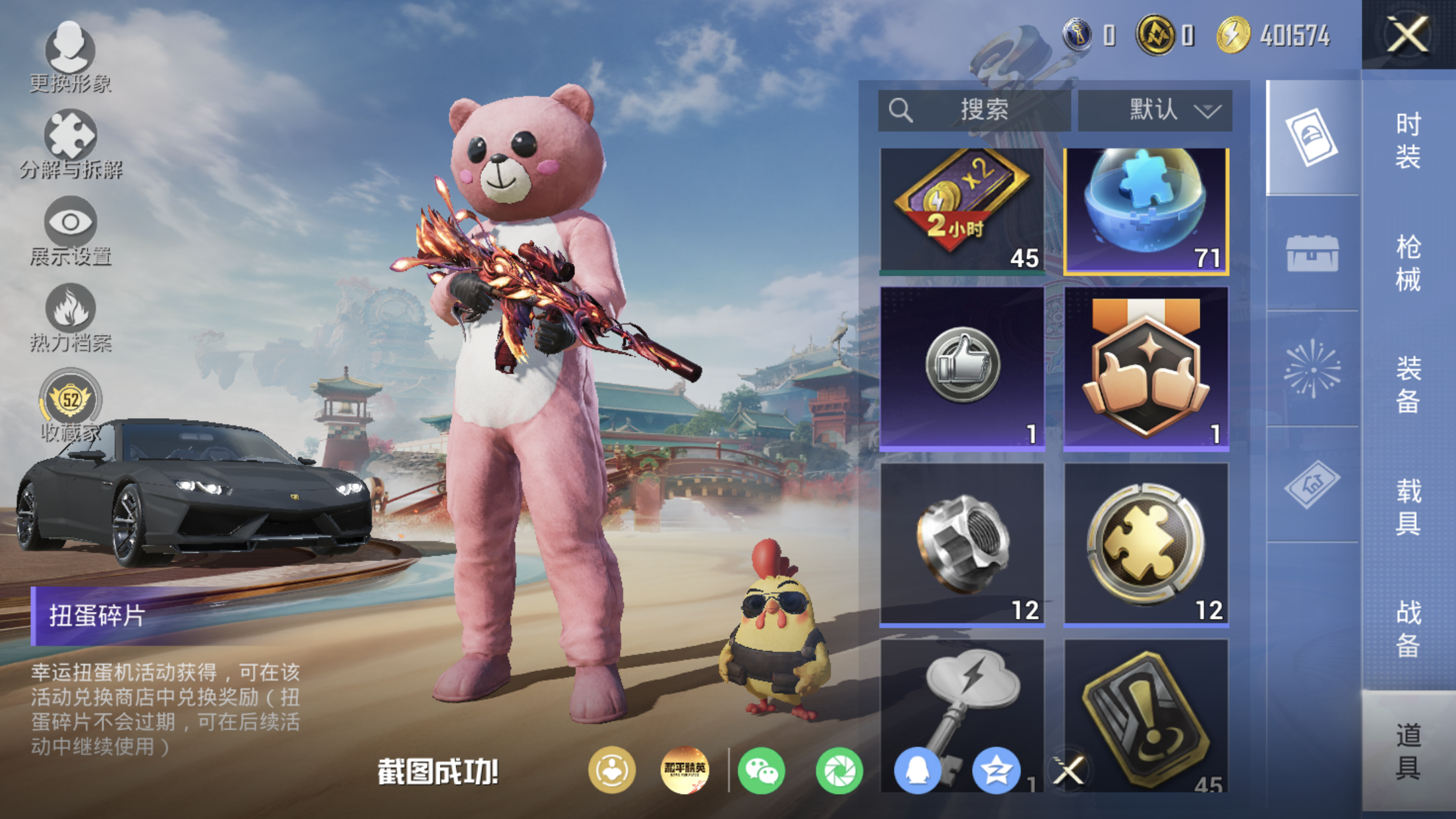Image resolution: width=1456 pixels, height=819 pixels.
Task: Switch to the 载具 vehicles tab
Action: pyautogui.click(x=1408, y=506)
